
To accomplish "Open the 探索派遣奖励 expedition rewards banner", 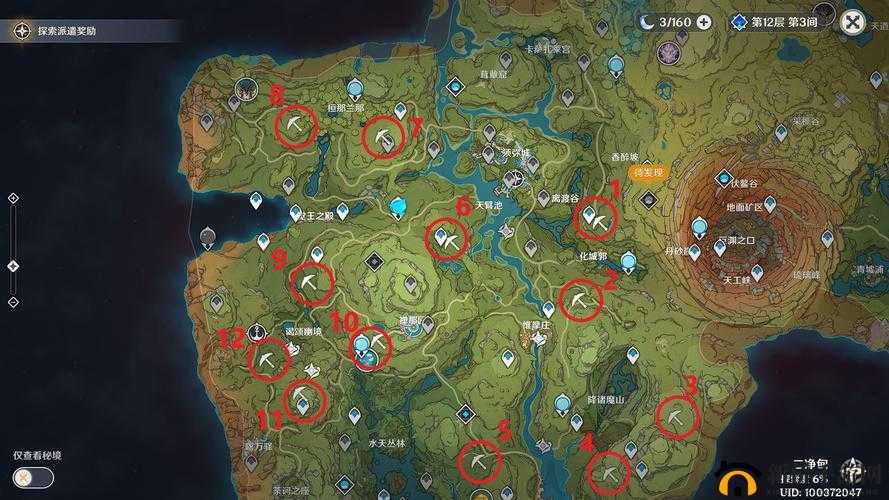I will pyautogui.click(x=65, y=31).
